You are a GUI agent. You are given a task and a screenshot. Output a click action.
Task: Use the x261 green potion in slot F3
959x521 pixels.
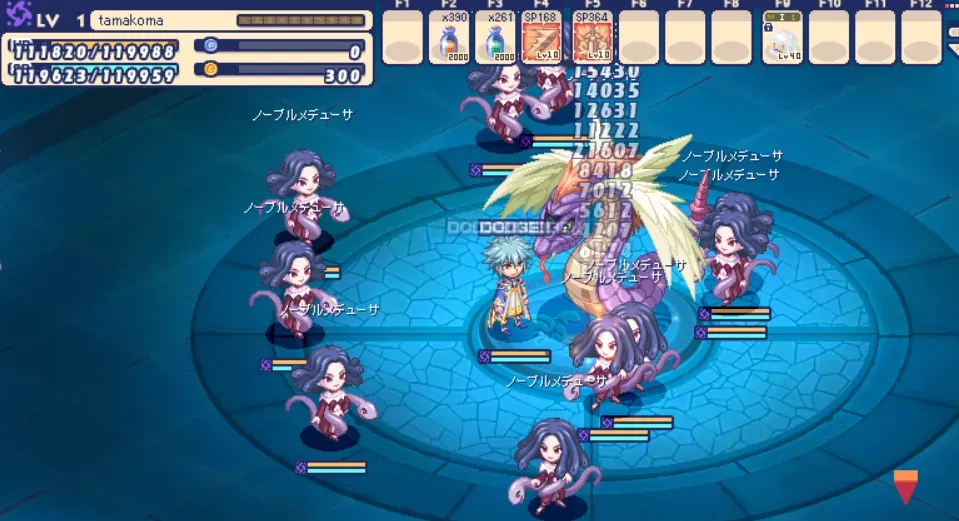coord(495,44)
